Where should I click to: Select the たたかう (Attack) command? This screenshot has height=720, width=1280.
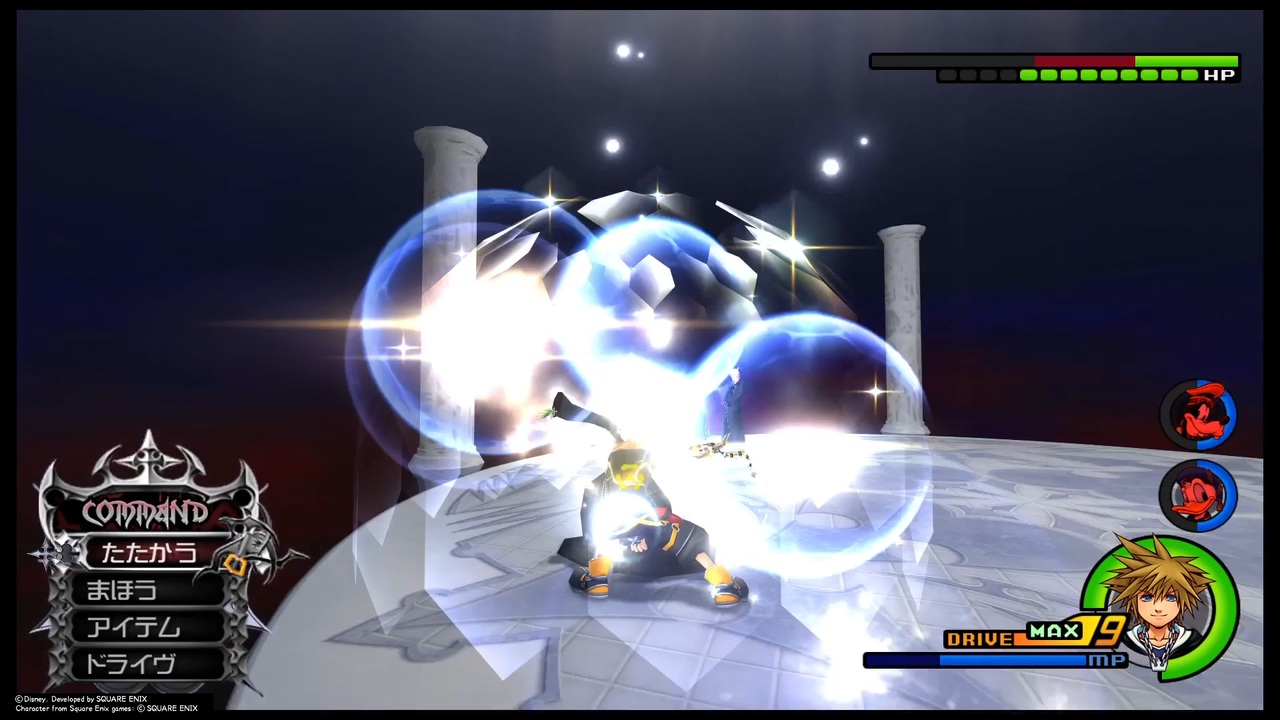click(150, 553)
